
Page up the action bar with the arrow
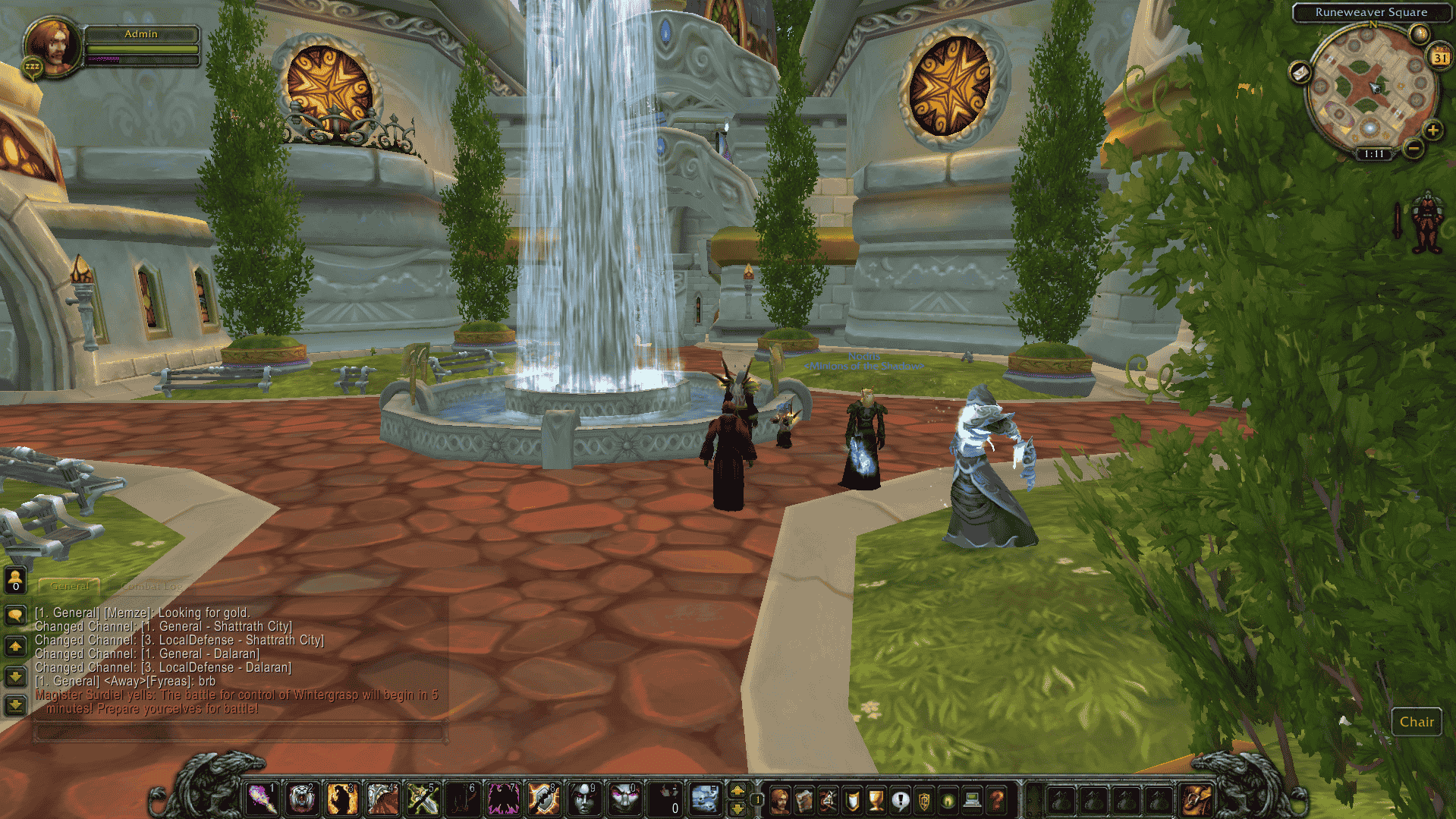pos(738,792)
